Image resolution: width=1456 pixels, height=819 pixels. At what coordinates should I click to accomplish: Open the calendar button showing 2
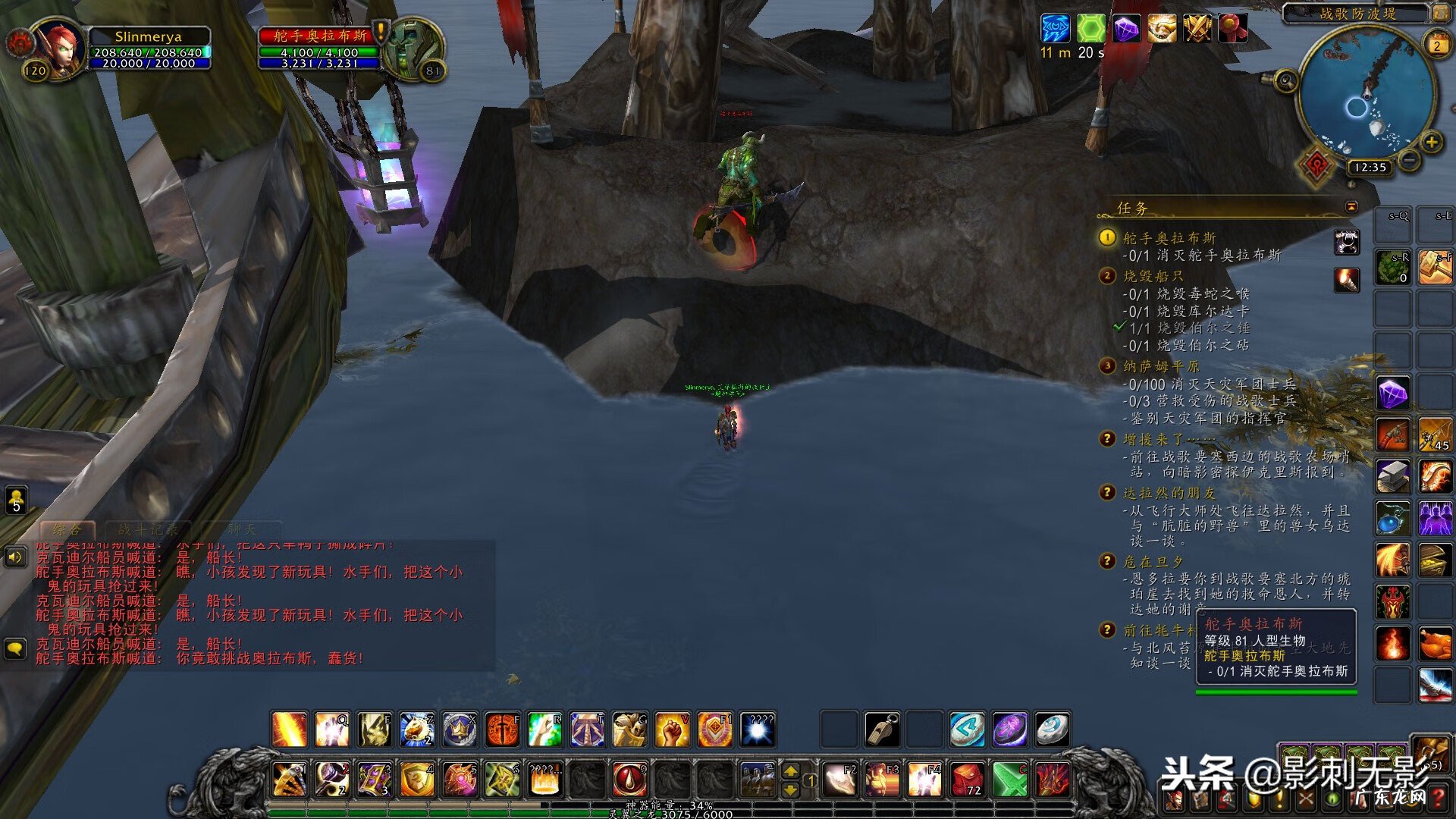[1436, 45]
